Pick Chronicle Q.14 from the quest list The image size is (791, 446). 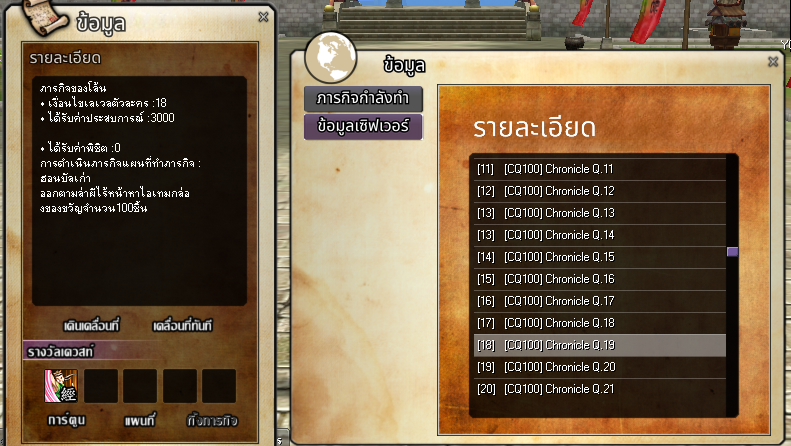pyautogui.click(x=599, y=235)
